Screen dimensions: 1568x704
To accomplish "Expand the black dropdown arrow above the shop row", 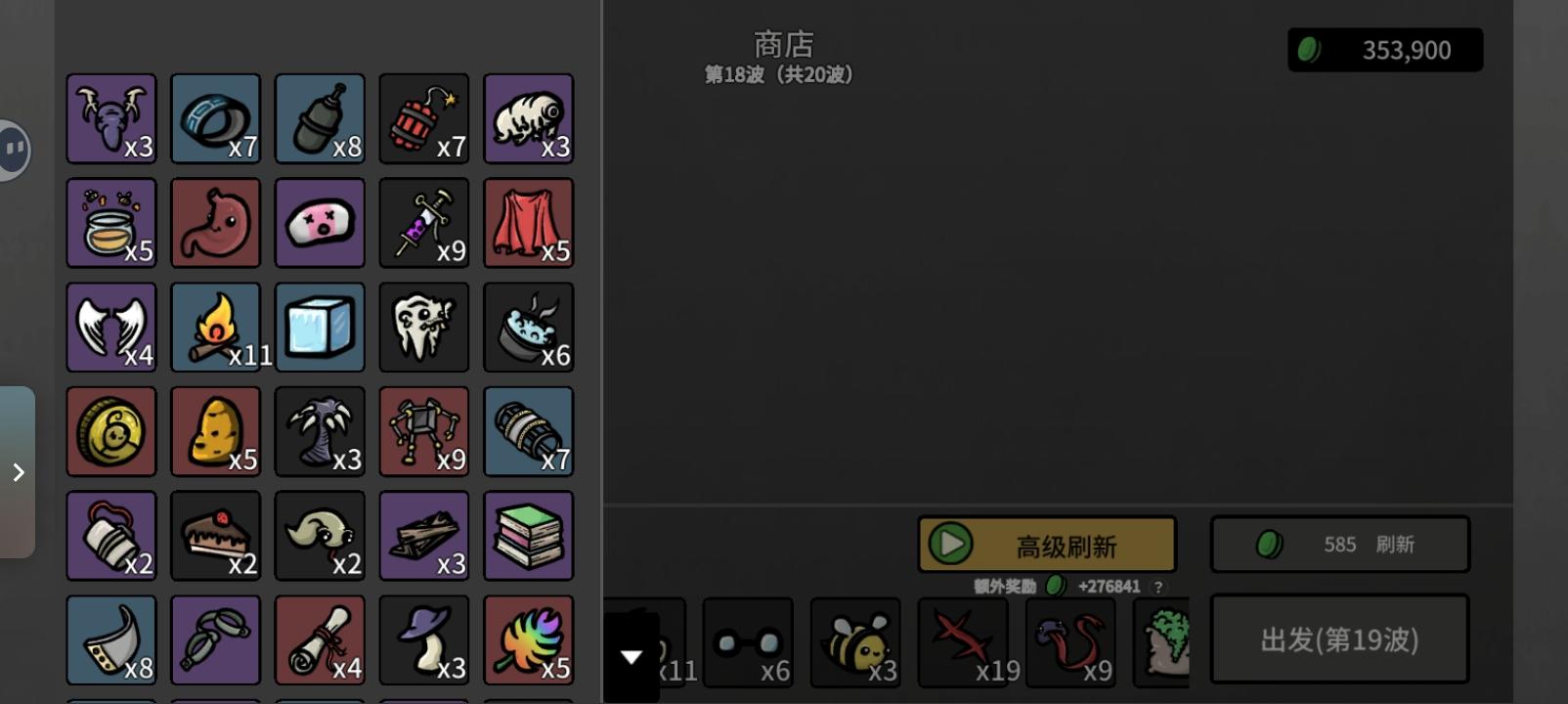I will [631, 657].
